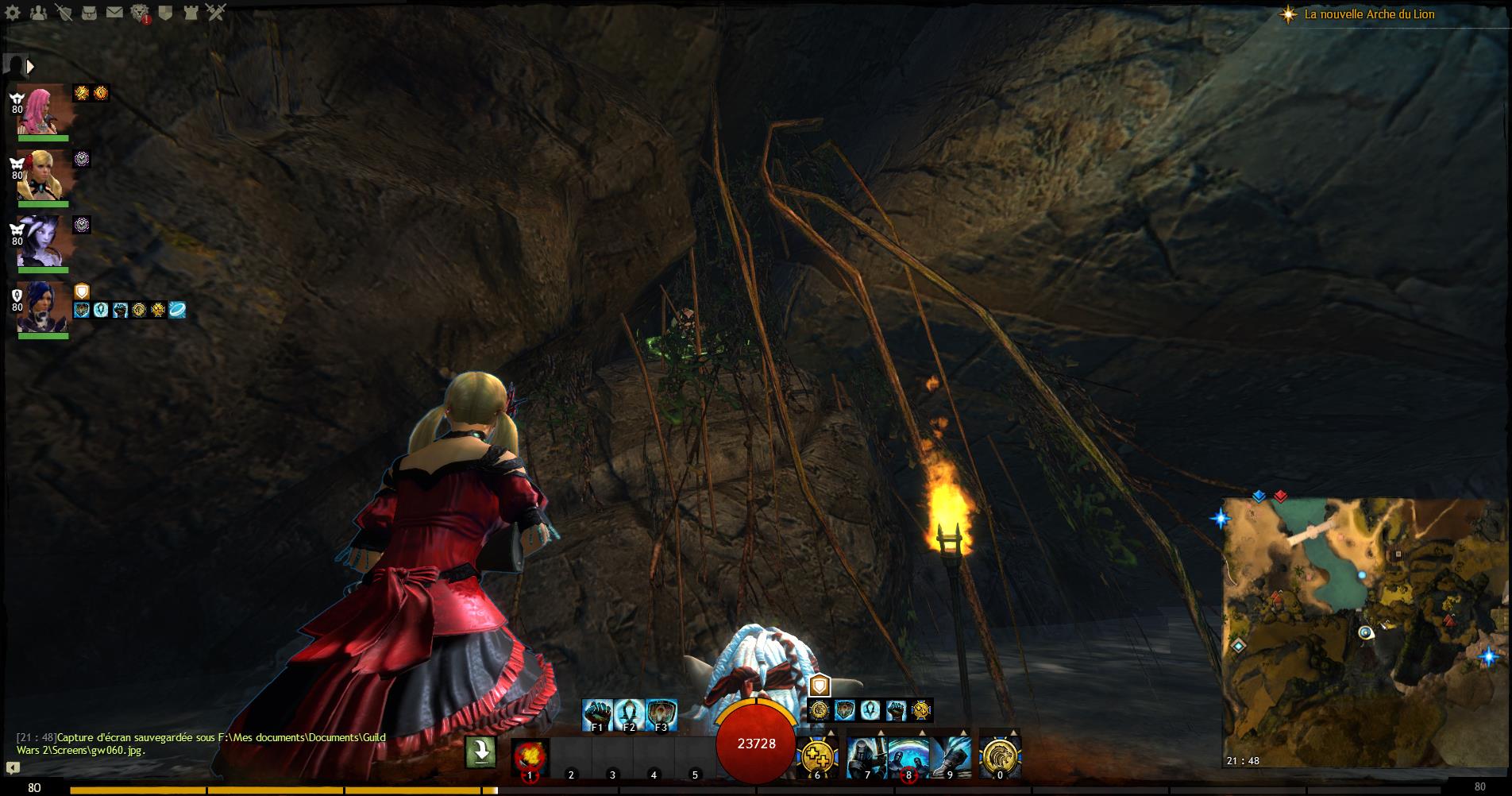This screenshot has height=796, width=1512.
Task: Use the golden healing skill in slot 6
Action: 816,755
